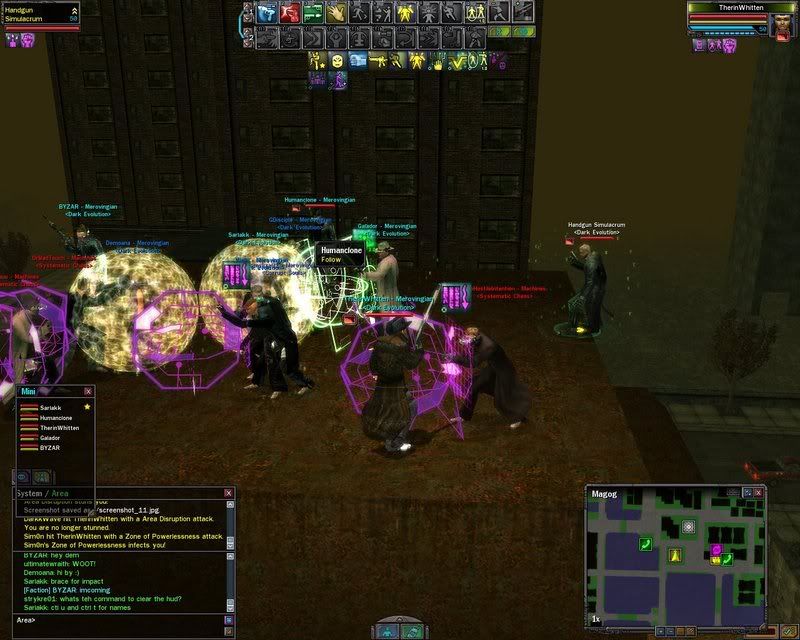
Task: Close the Mini team window
Action: 88,392
